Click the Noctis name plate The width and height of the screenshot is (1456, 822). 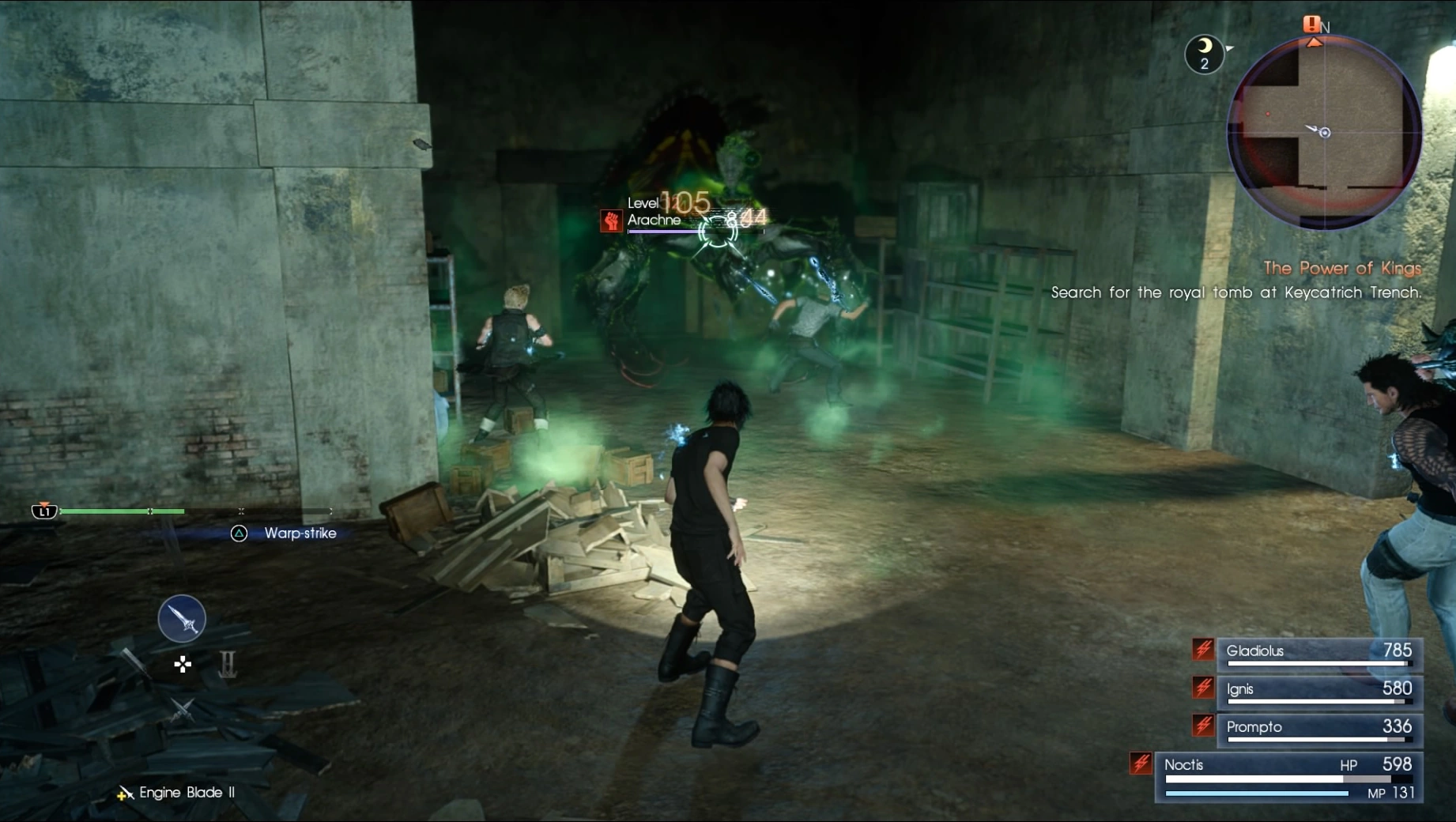1183,764
